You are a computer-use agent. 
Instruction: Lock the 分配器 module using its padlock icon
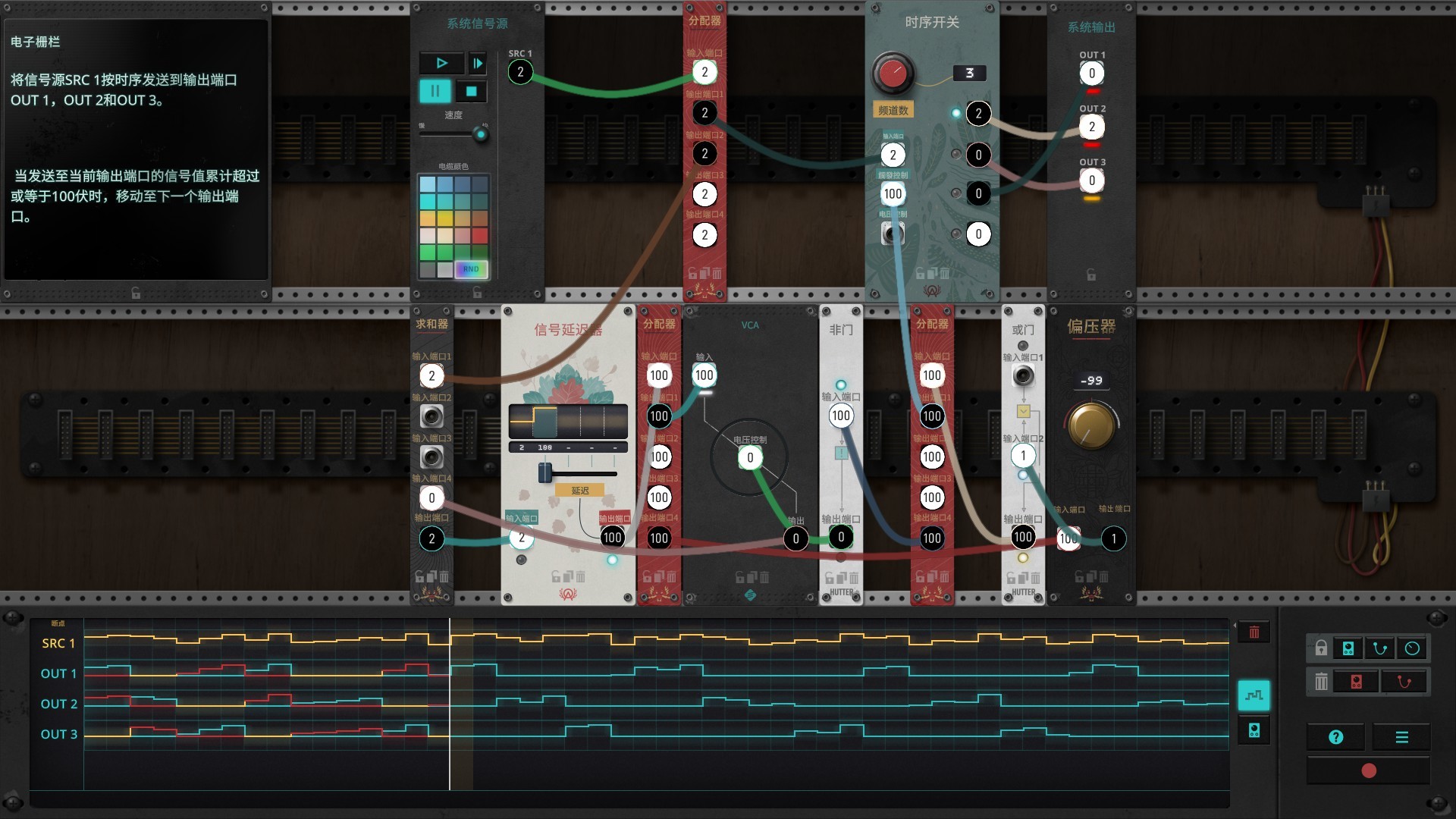point(692,274)
